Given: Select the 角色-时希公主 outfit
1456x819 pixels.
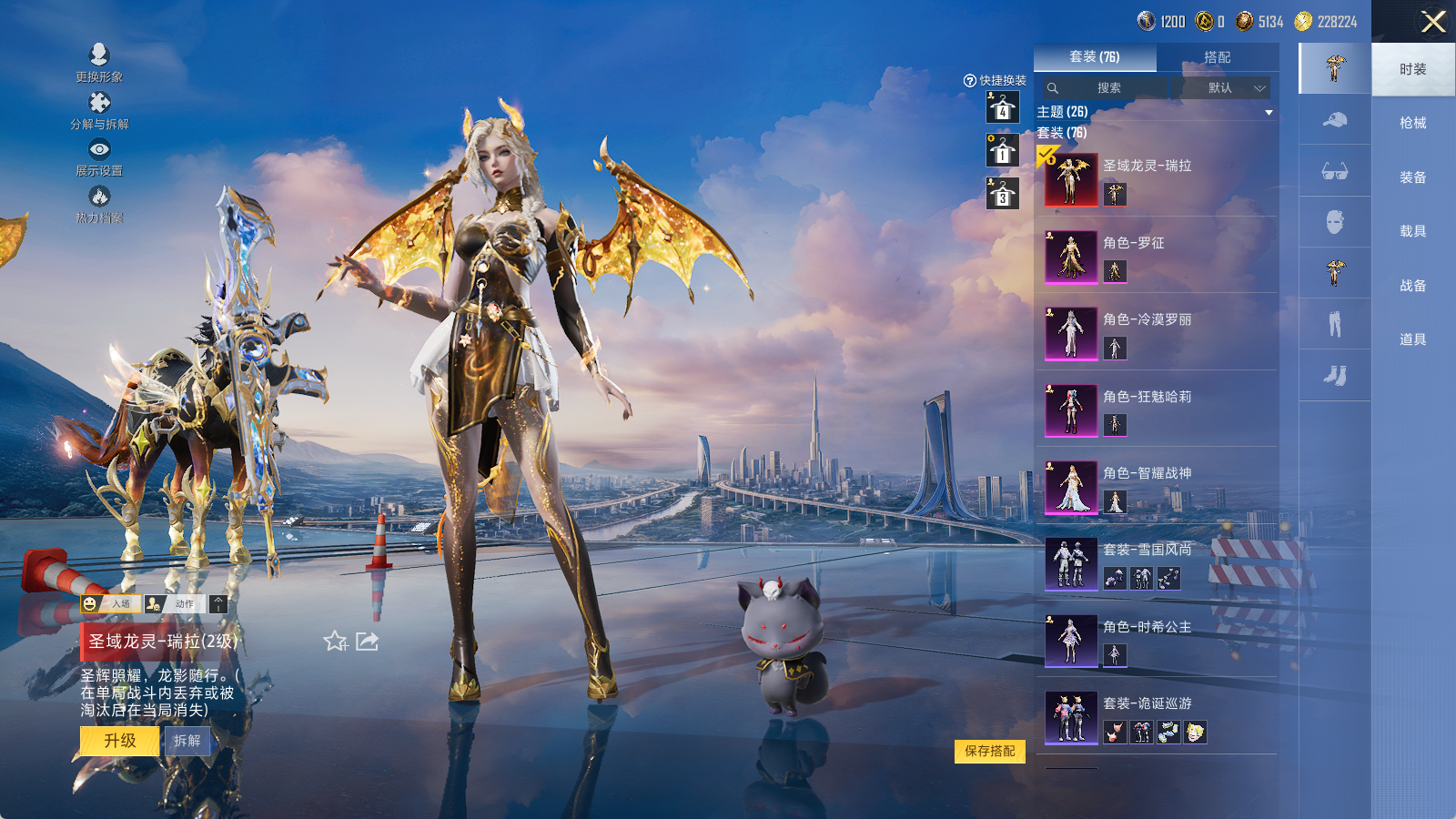Looking at the screenshot, I should [x=1156, y=640].
